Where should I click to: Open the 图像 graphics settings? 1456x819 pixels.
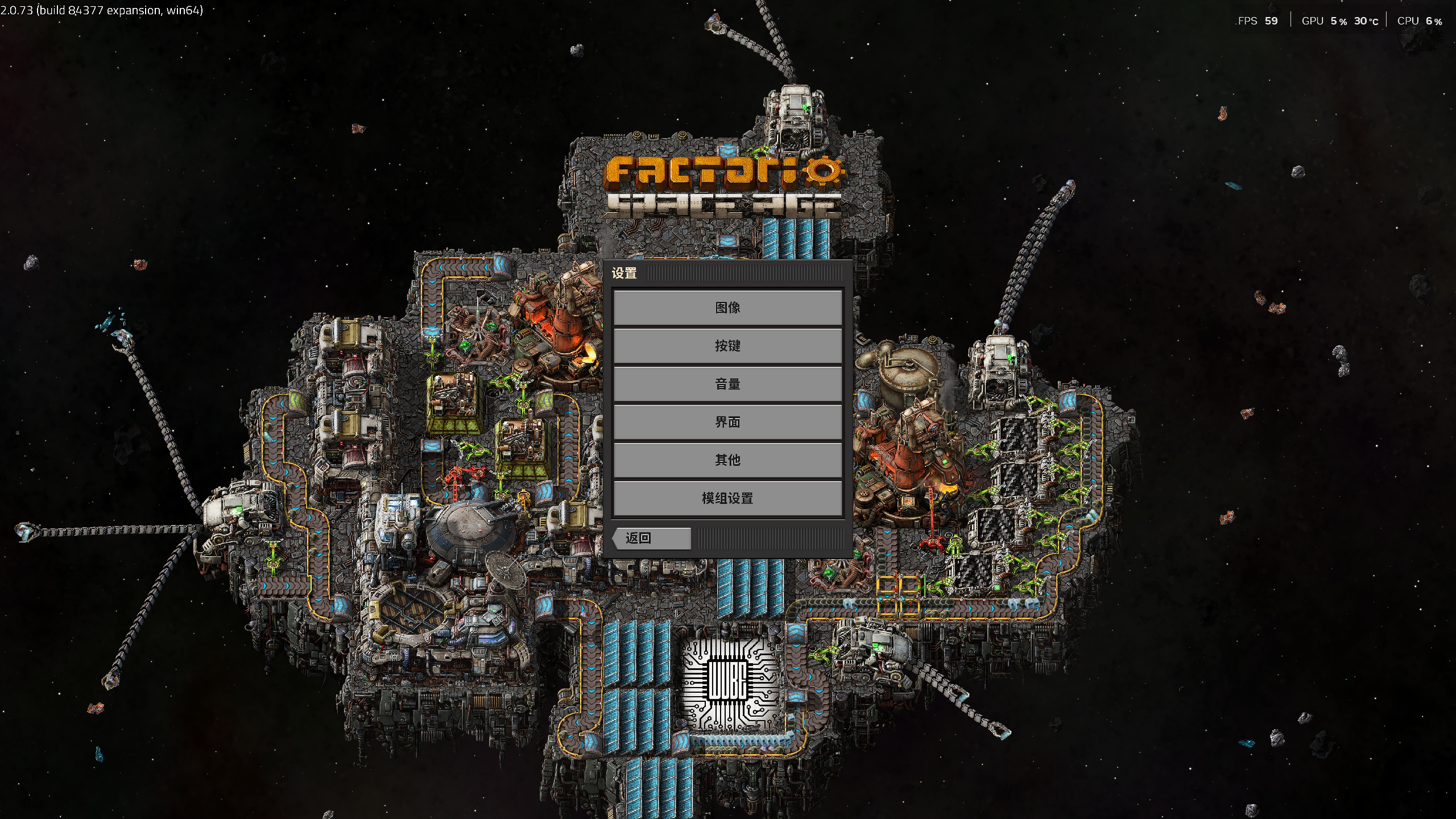[x=728, y=307]
